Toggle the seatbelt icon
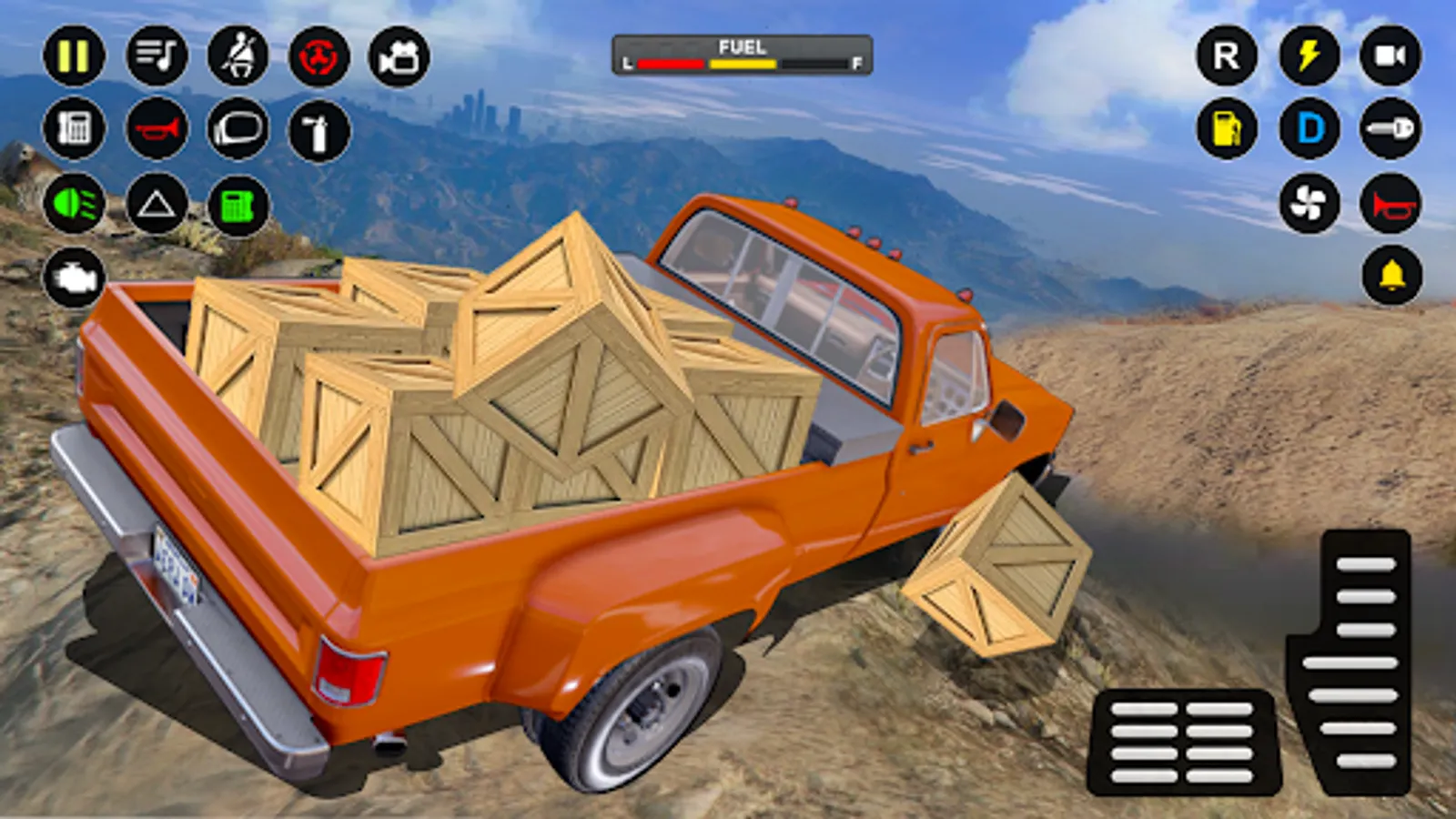This screenshot has width=1456, height=819. coord(238,56)
